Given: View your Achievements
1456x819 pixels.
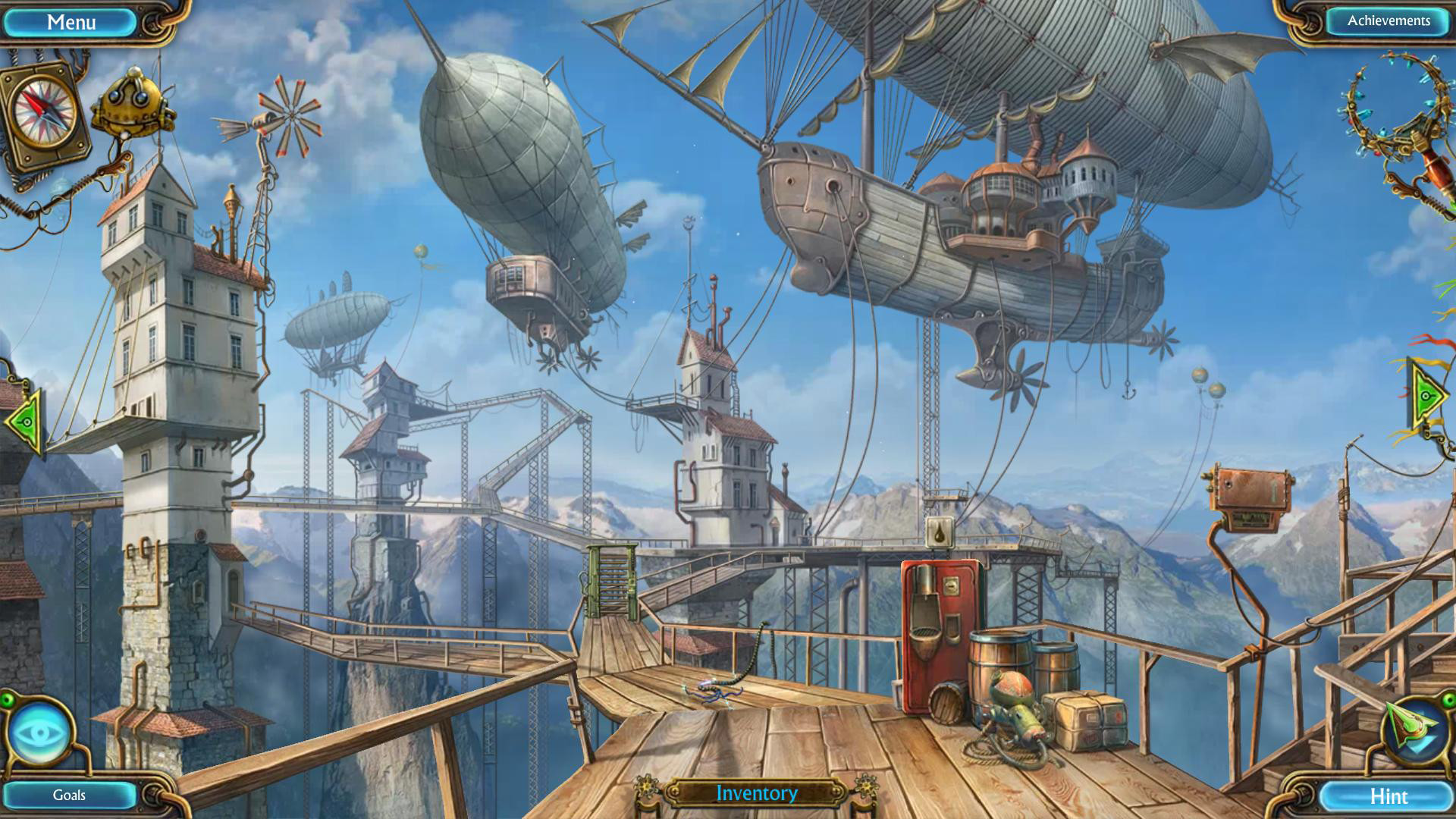Looking at the screenshot, I should click(1386, 21).
